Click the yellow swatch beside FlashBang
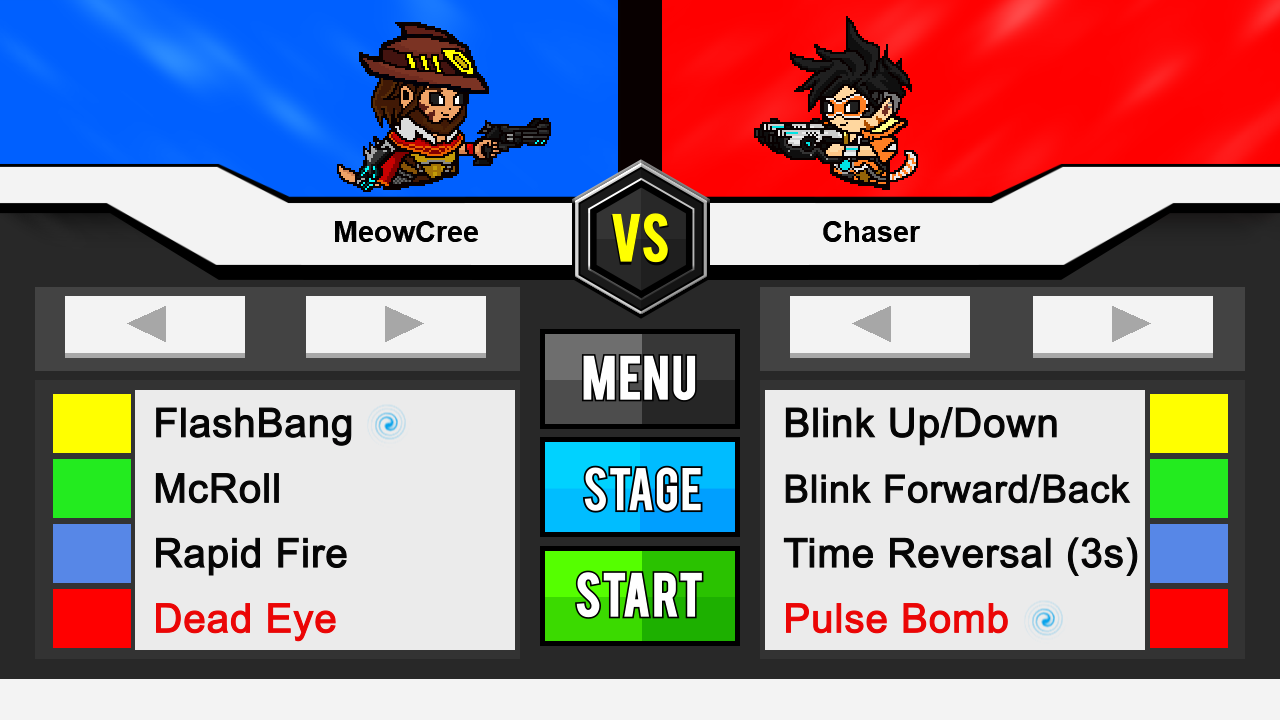1280x720 pixels. (x=92, y=423)
